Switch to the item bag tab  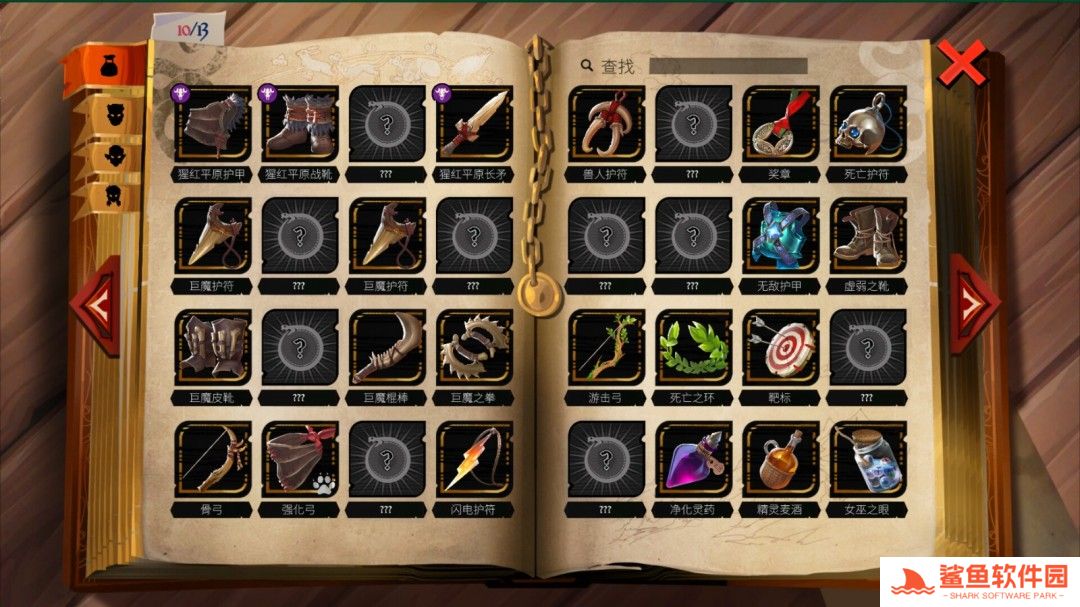tap(106, 67)
